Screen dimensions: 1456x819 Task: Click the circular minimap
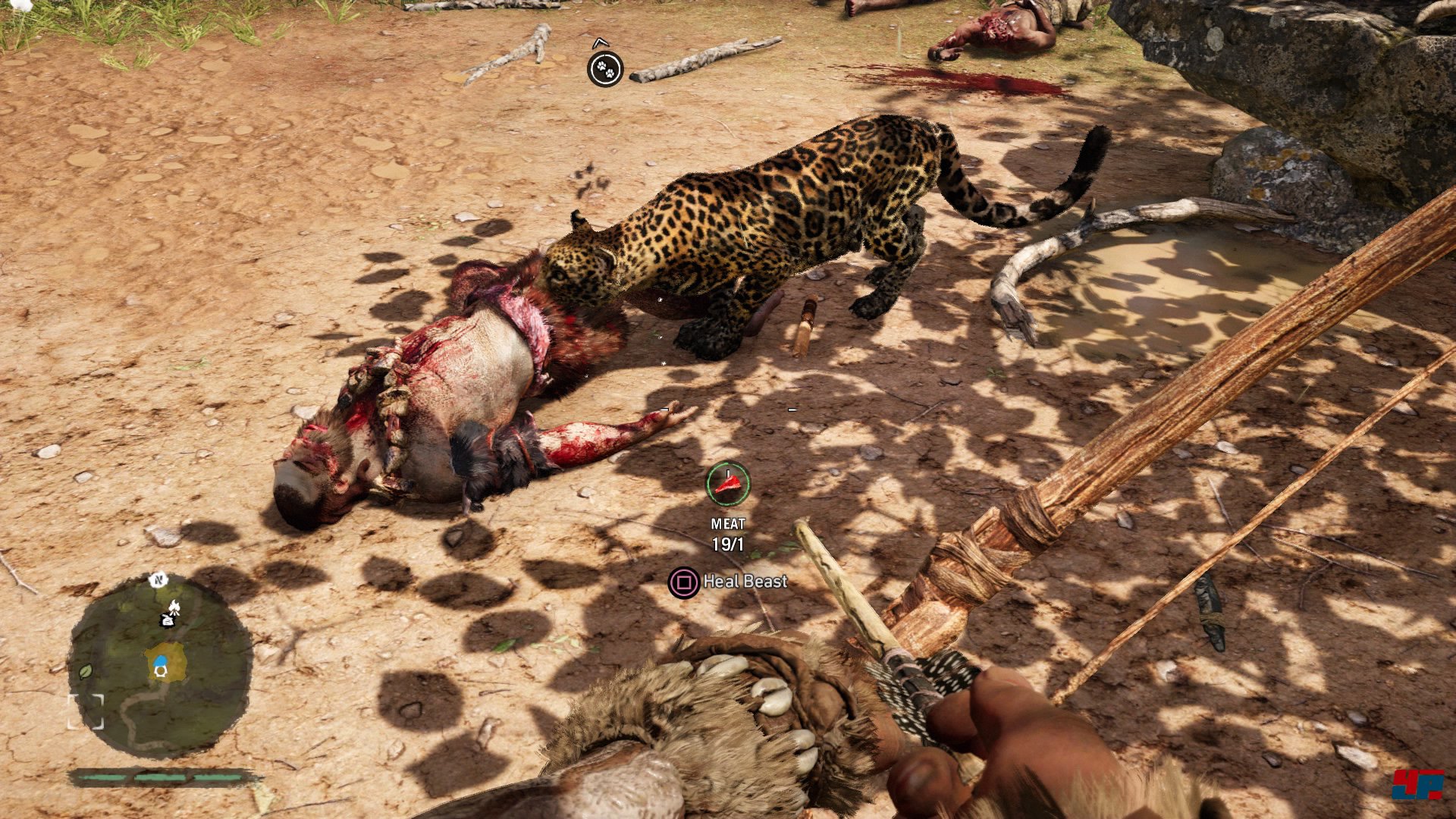(160, 669)
